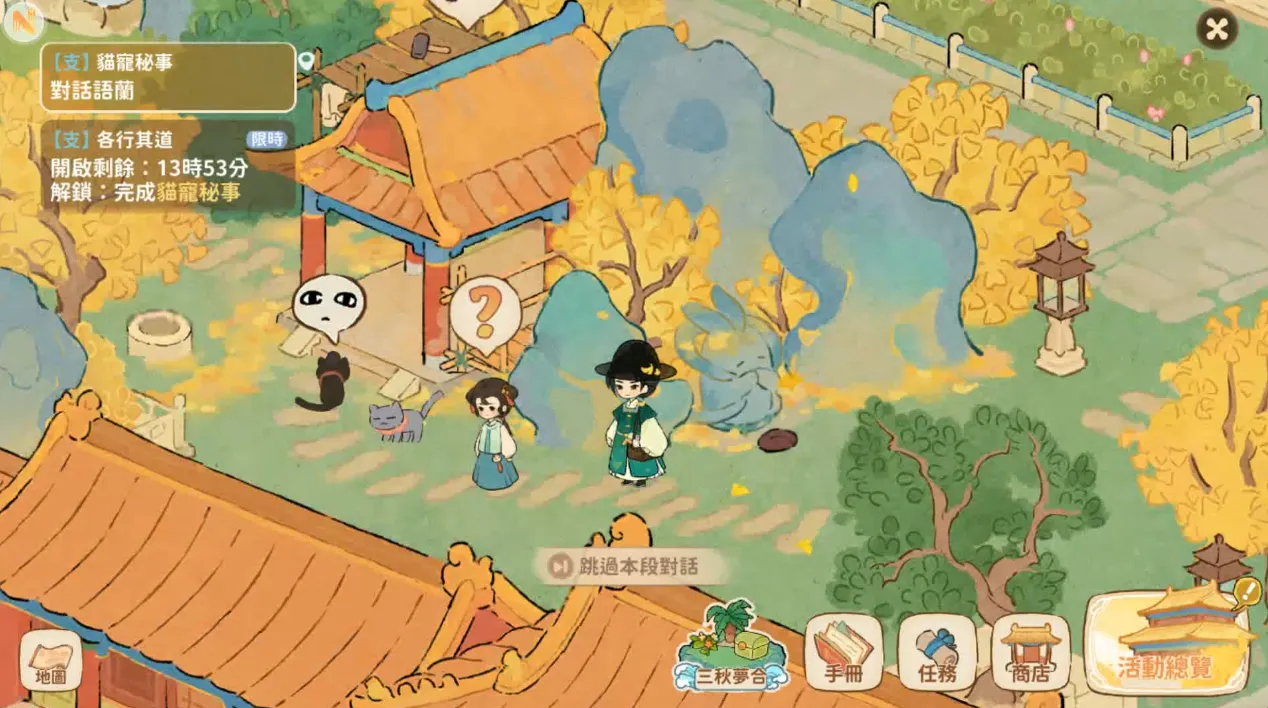
Task: Close the scene with the X button
Action: click(x=1216, y=29)
